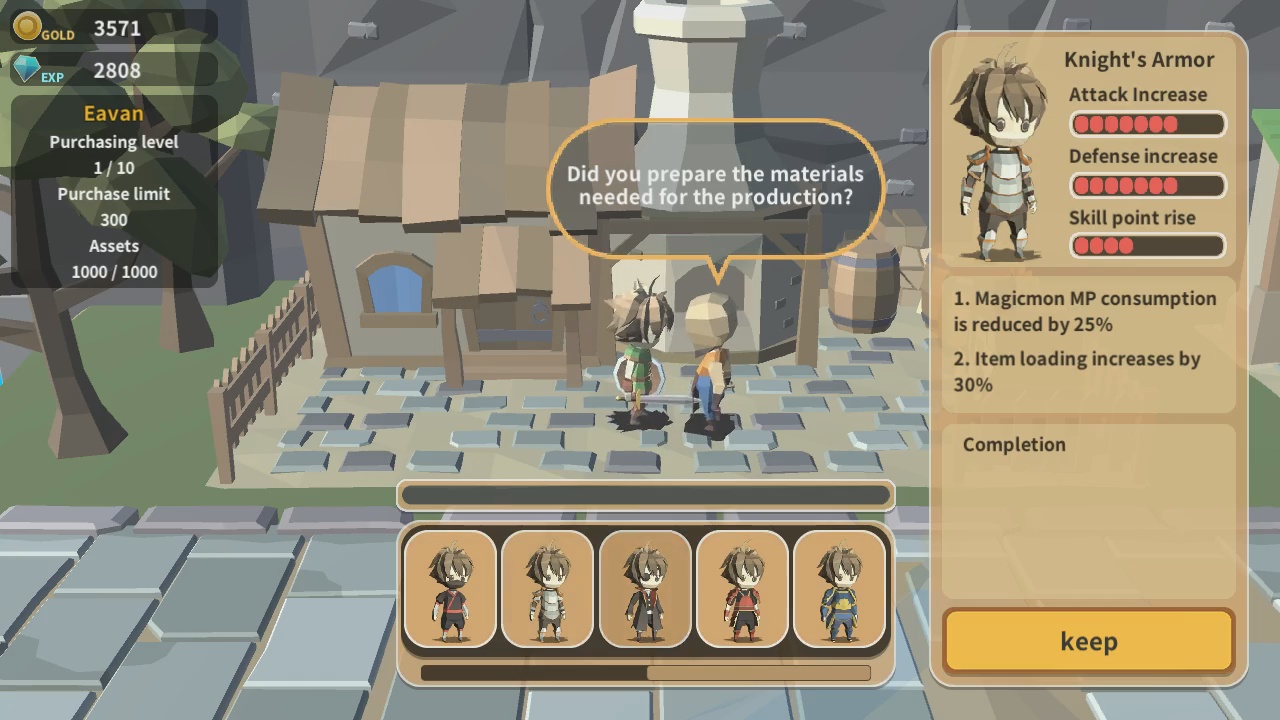Click the yellow keep button
Viewport: 1280px width, 720px height.
pyautogui.click(x=1088, y=641)
